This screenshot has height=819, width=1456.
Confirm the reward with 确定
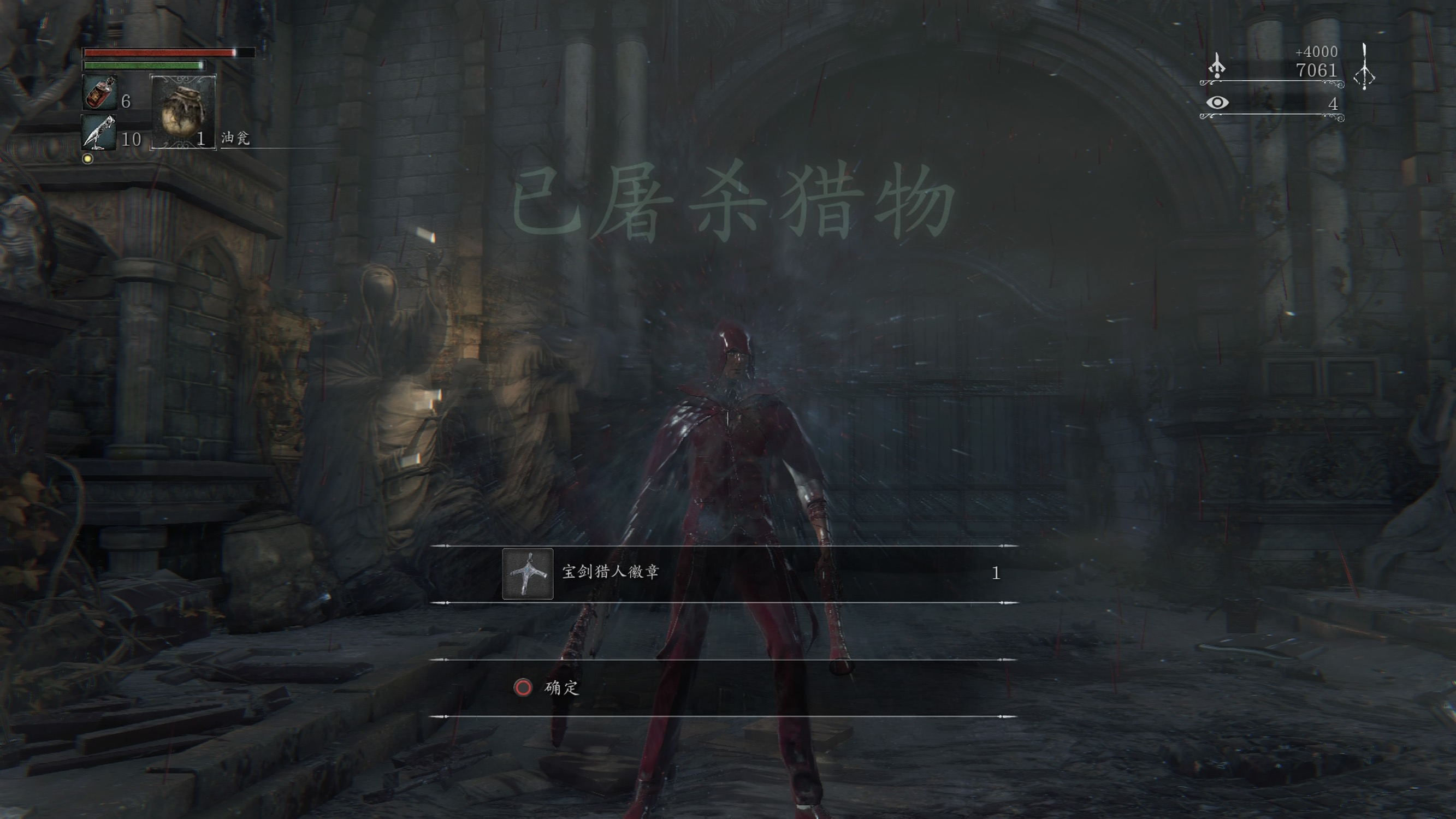[547, 687]
